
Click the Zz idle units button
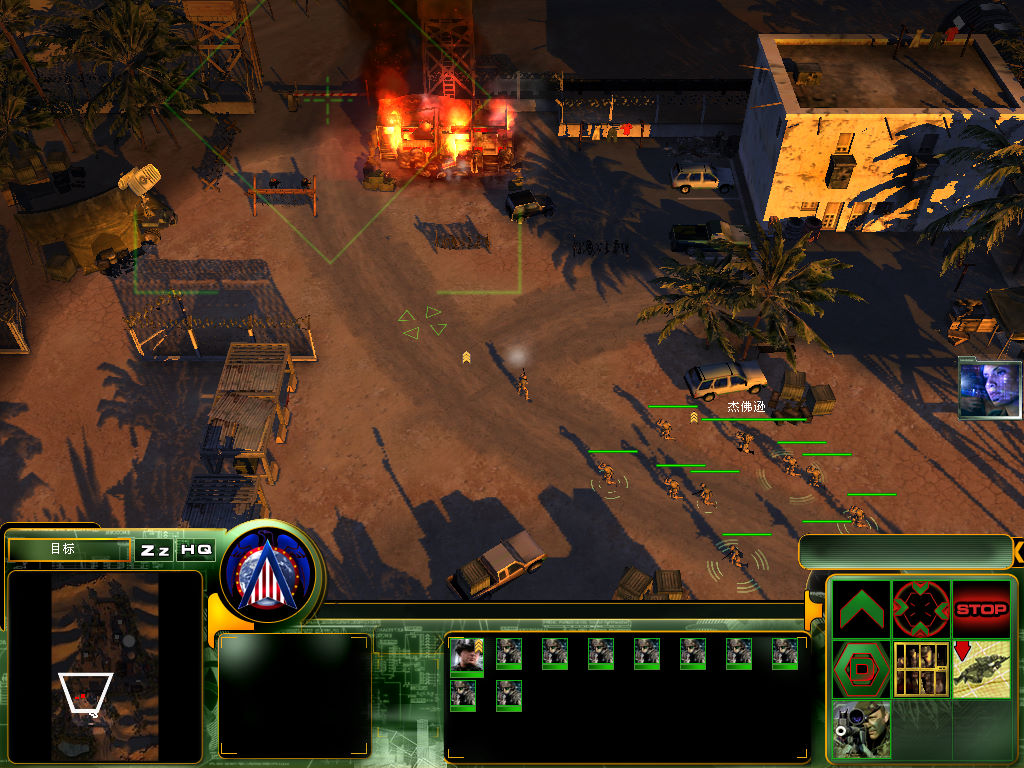click(153, 550)
